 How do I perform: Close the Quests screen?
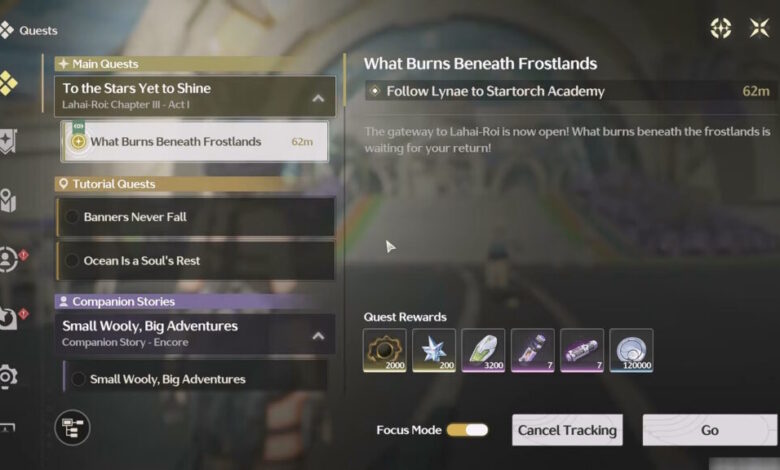pos(759,28)
